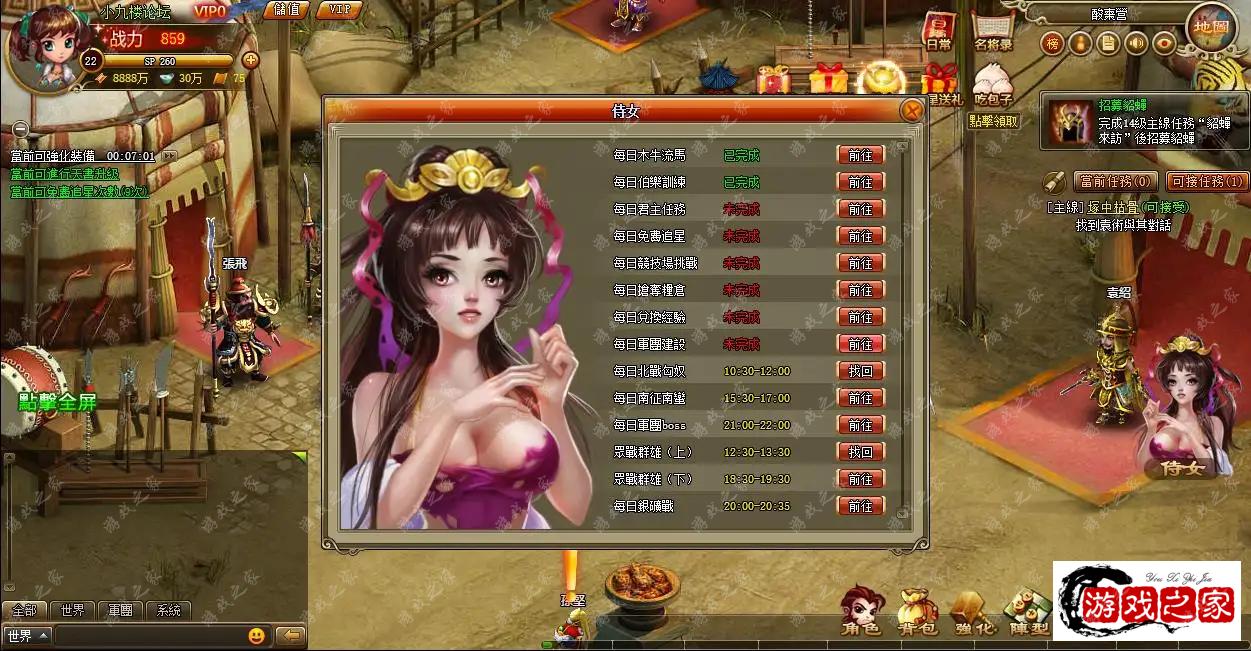Show 可接任務 available quests

pos(1207,181)
